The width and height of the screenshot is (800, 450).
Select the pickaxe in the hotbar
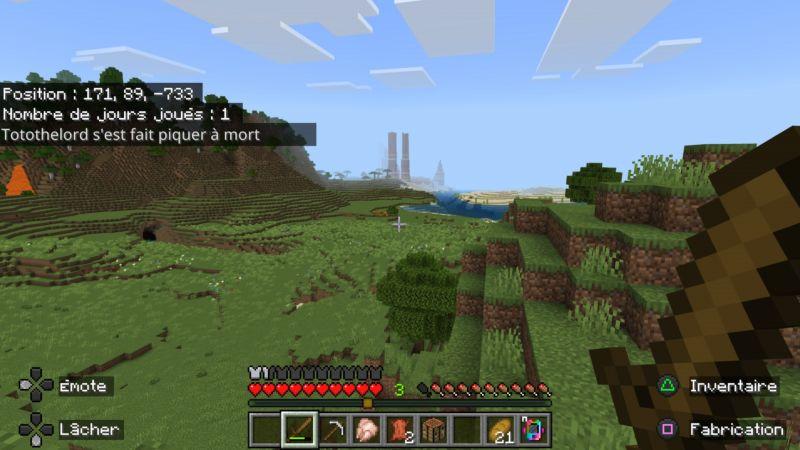coord(333,430)
